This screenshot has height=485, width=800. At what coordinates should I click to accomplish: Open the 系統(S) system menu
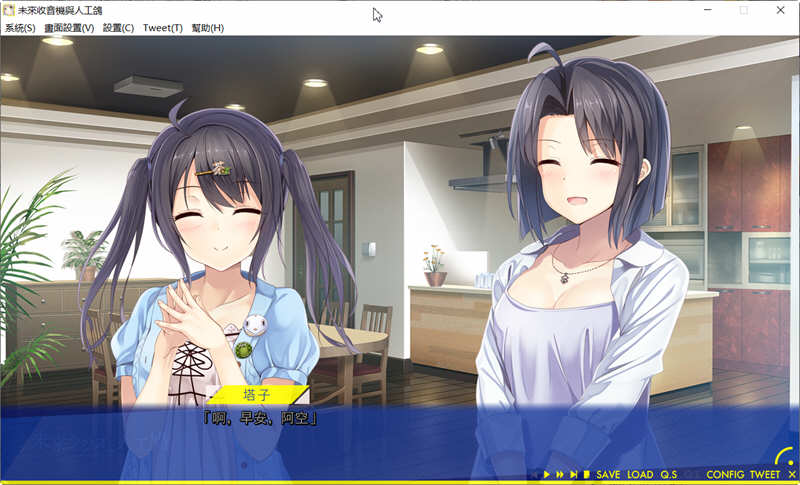pos(20,28)
